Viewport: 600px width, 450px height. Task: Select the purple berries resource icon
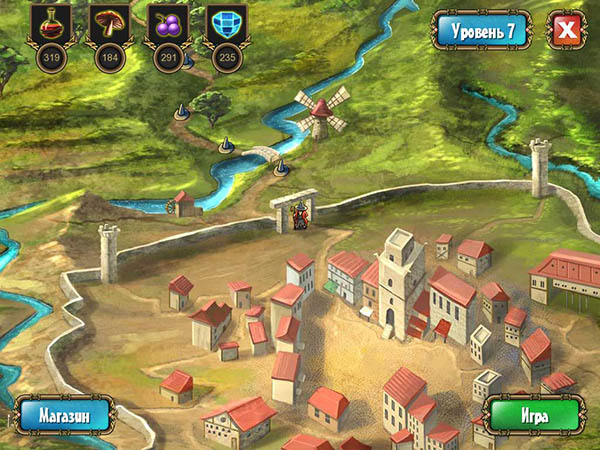(x=166, y=24)
